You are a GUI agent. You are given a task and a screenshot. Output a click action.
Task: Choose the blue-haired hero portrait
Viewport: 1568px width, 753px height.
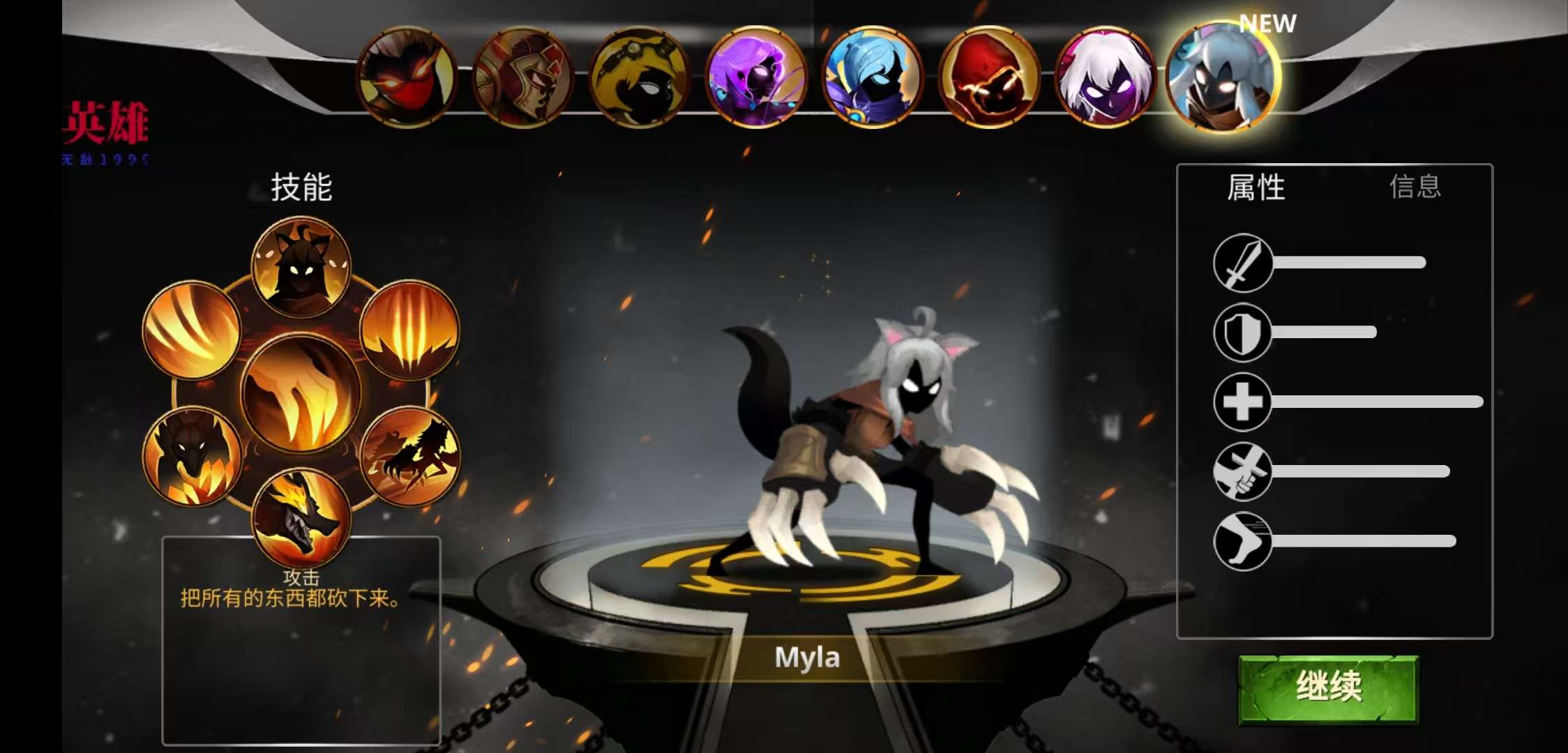pyautogui.click(x=873, y=78)
